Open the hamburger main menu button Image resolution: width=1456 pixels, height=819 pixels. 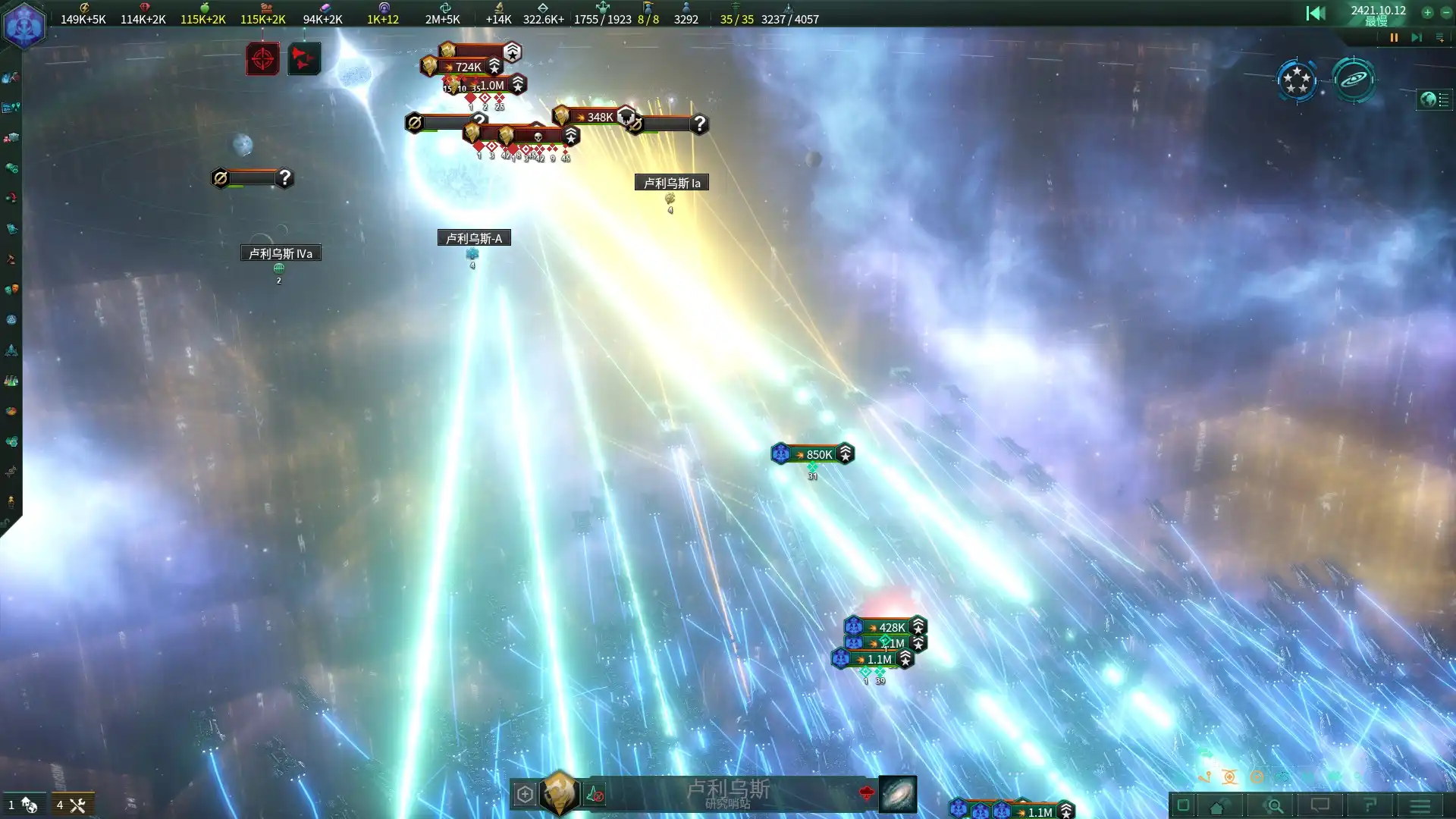[x=1420, y=805]
